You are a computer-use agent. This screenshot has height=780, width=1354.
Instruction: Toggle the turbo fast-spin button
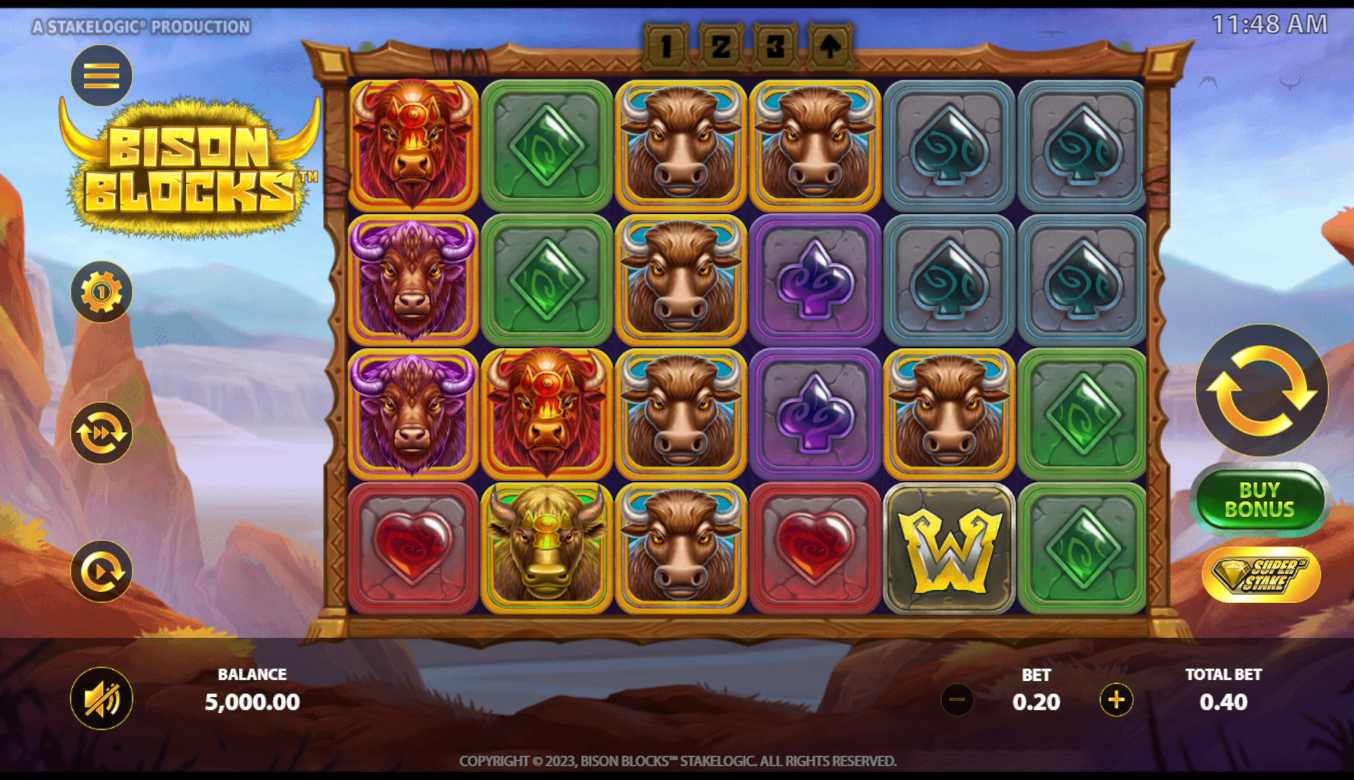click(x=101, y=433)
